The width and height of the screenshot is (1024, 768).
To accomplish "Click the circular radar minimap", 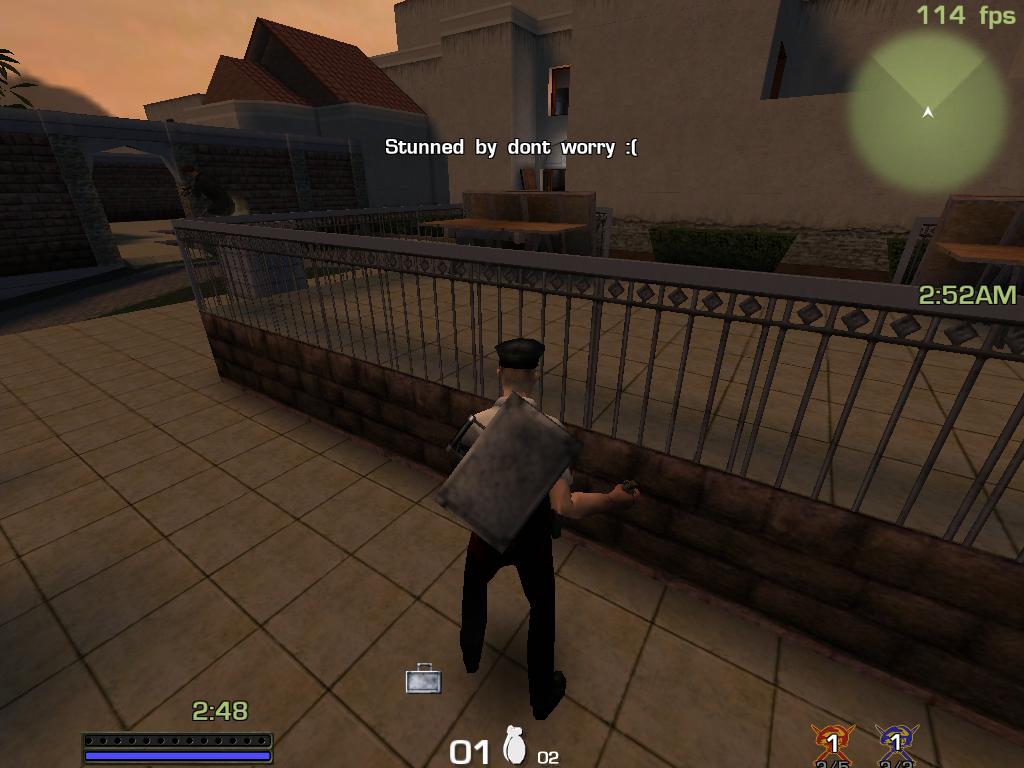I will pyautogui.click(x=927, y=110).
